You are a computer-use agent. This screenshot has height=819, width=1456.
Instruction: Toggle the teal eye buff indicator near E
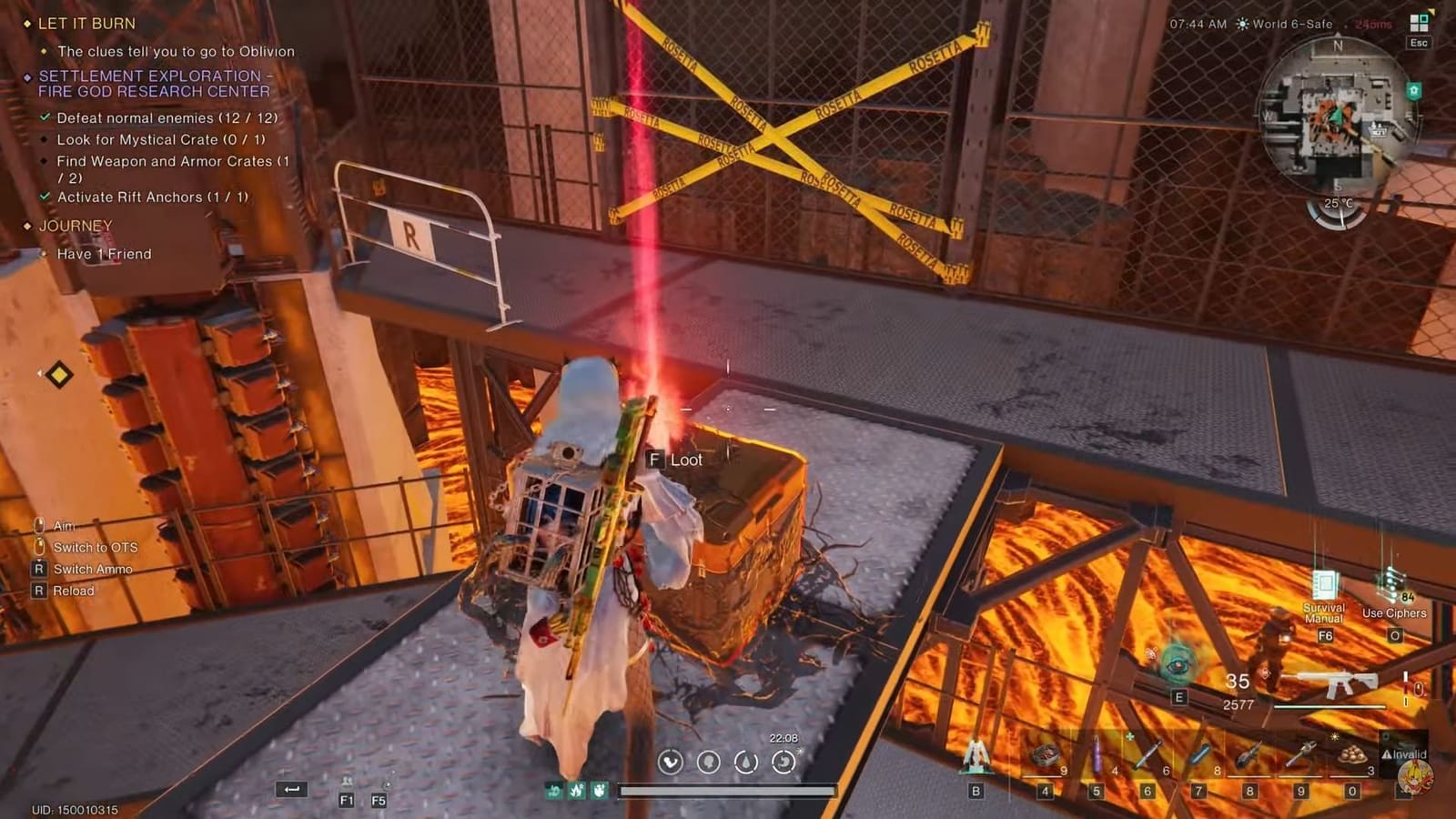[1176, 663]
